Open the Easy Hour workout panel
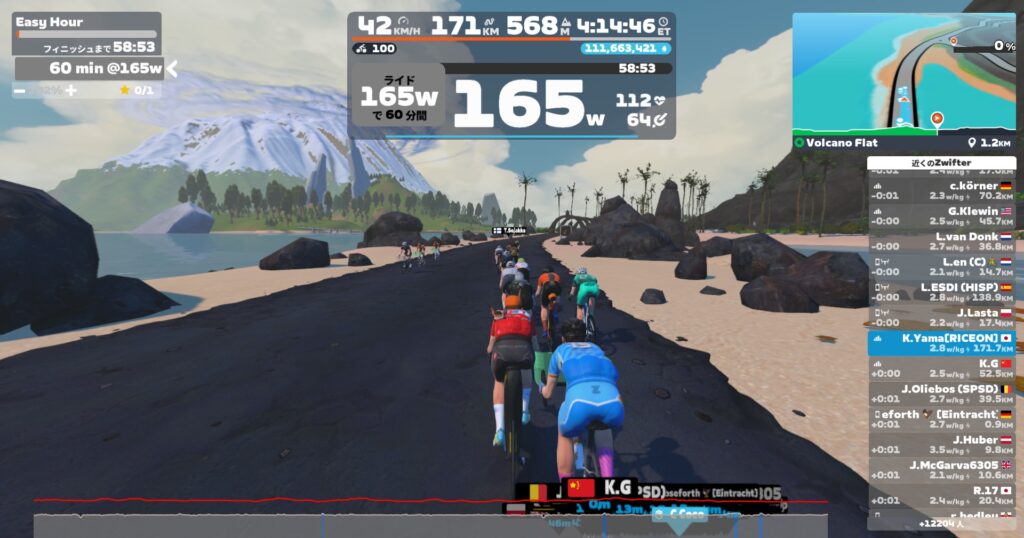The height and width of the screenshot is (538, 1024). coord(87,22)
